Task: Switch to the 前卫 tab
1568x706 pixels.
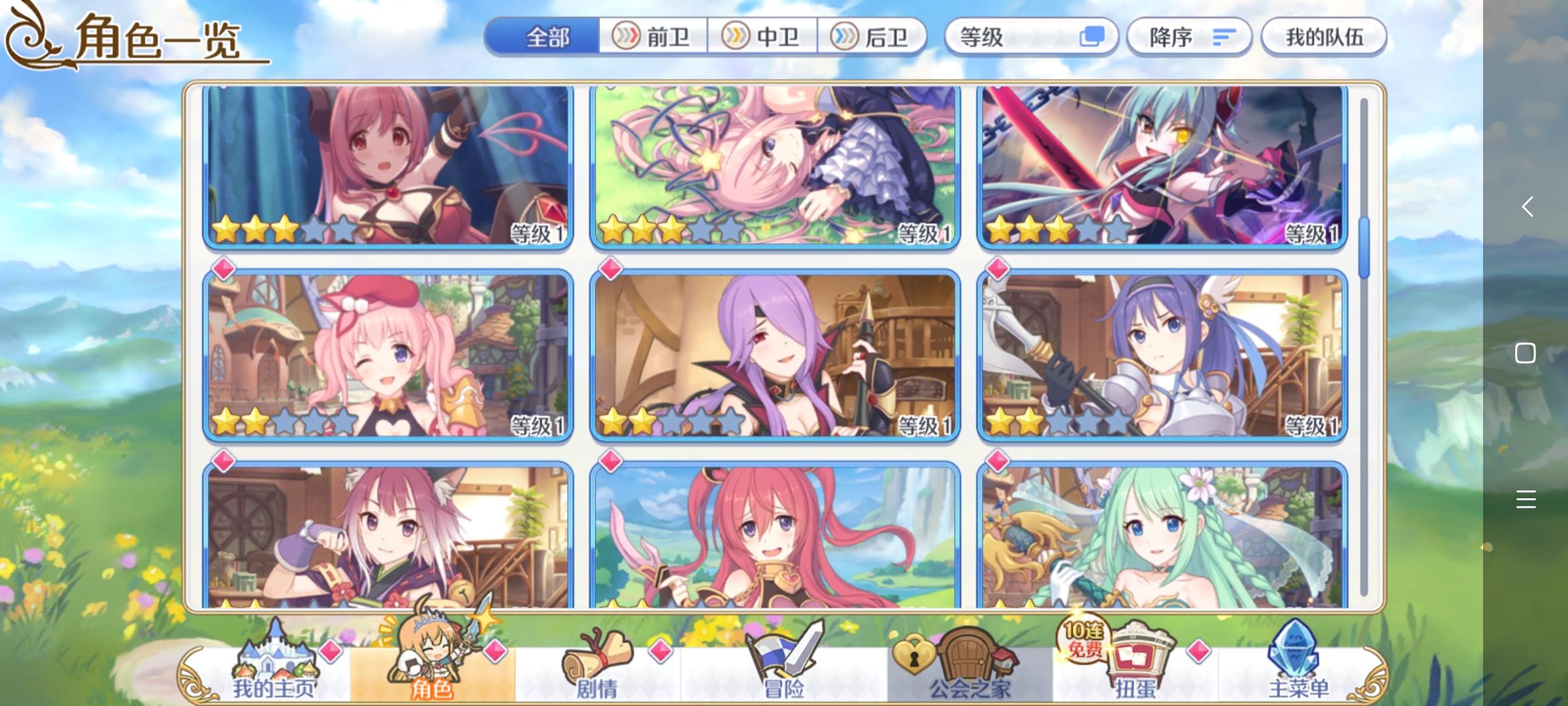Action: point(652,37)
